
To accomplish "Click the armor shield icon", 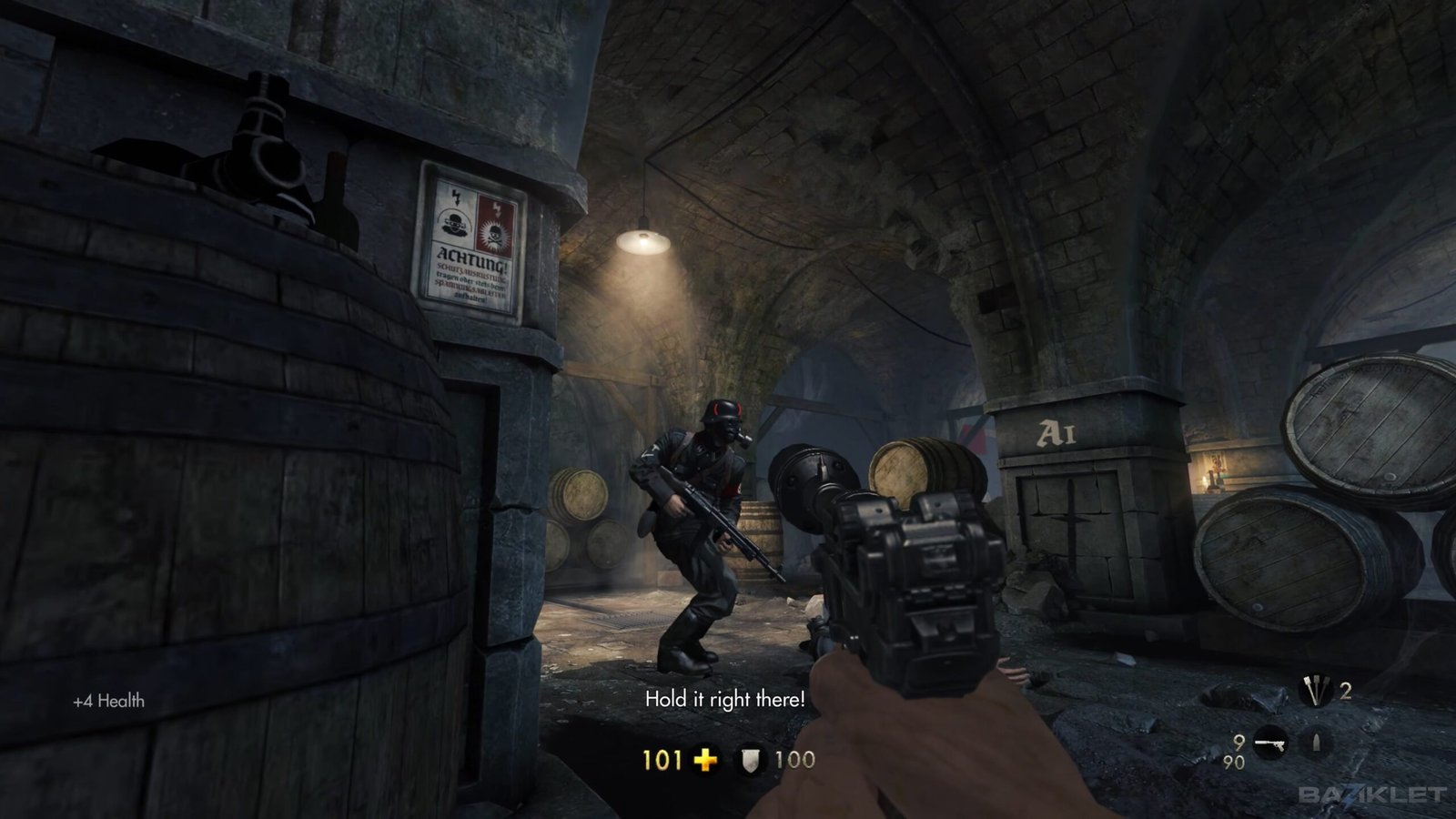I will [x=750, y=760].
